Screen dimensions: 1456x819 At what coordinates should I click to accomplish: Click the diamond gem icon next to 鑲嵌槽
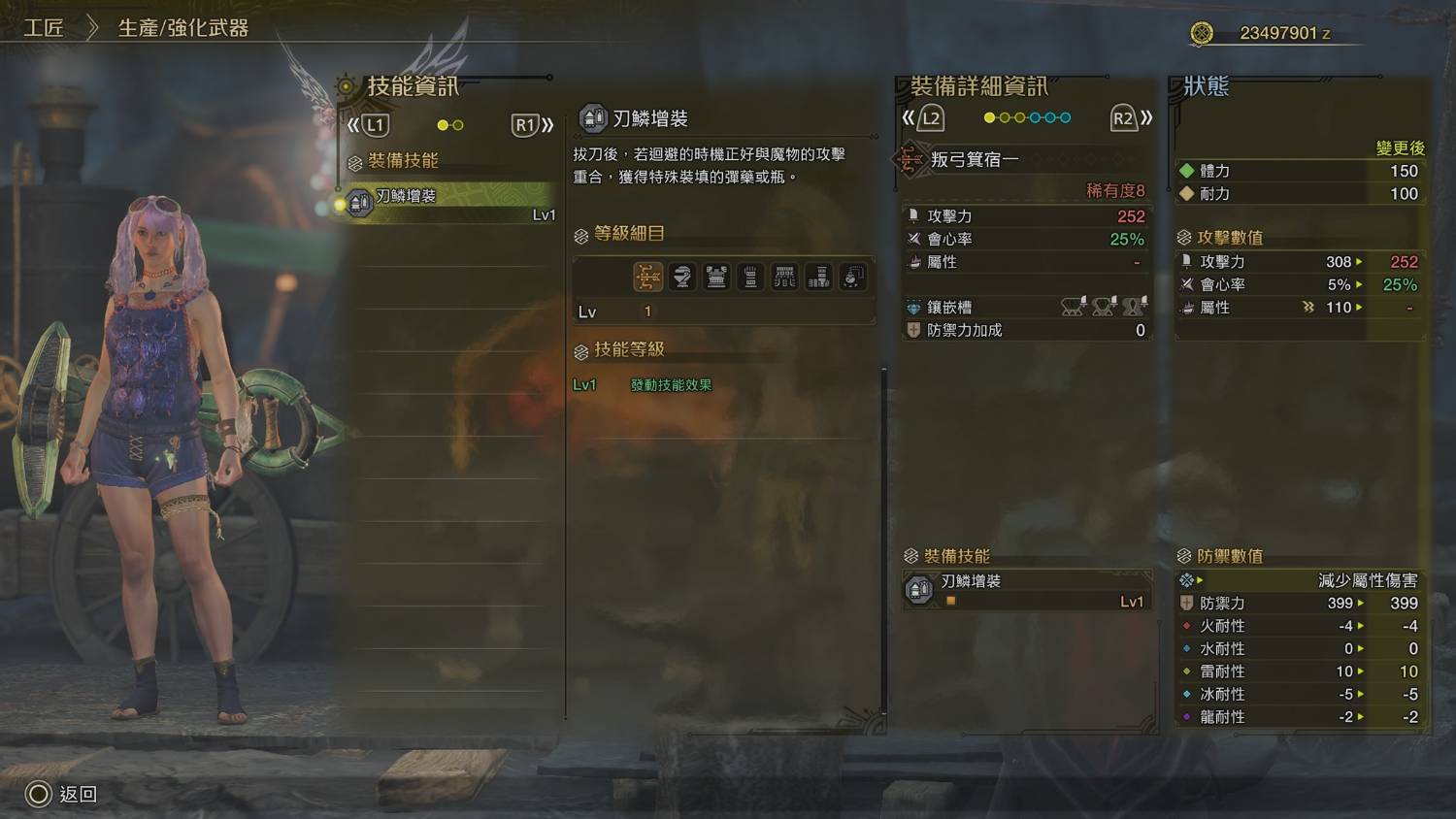pyautogui.click(x=913, y=307)
